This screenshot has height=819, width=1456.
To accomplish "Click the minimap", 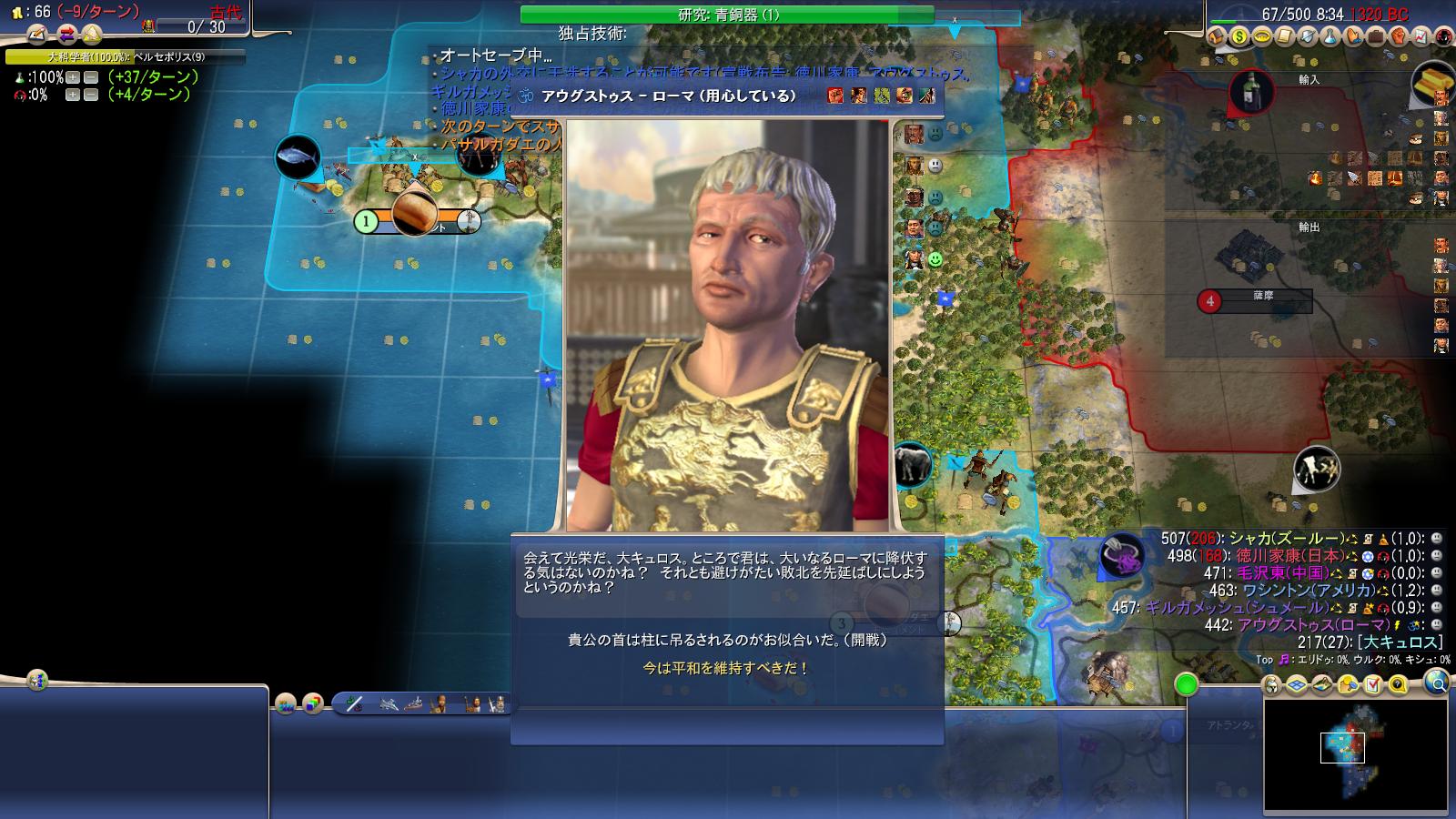I will (1355, 755).
